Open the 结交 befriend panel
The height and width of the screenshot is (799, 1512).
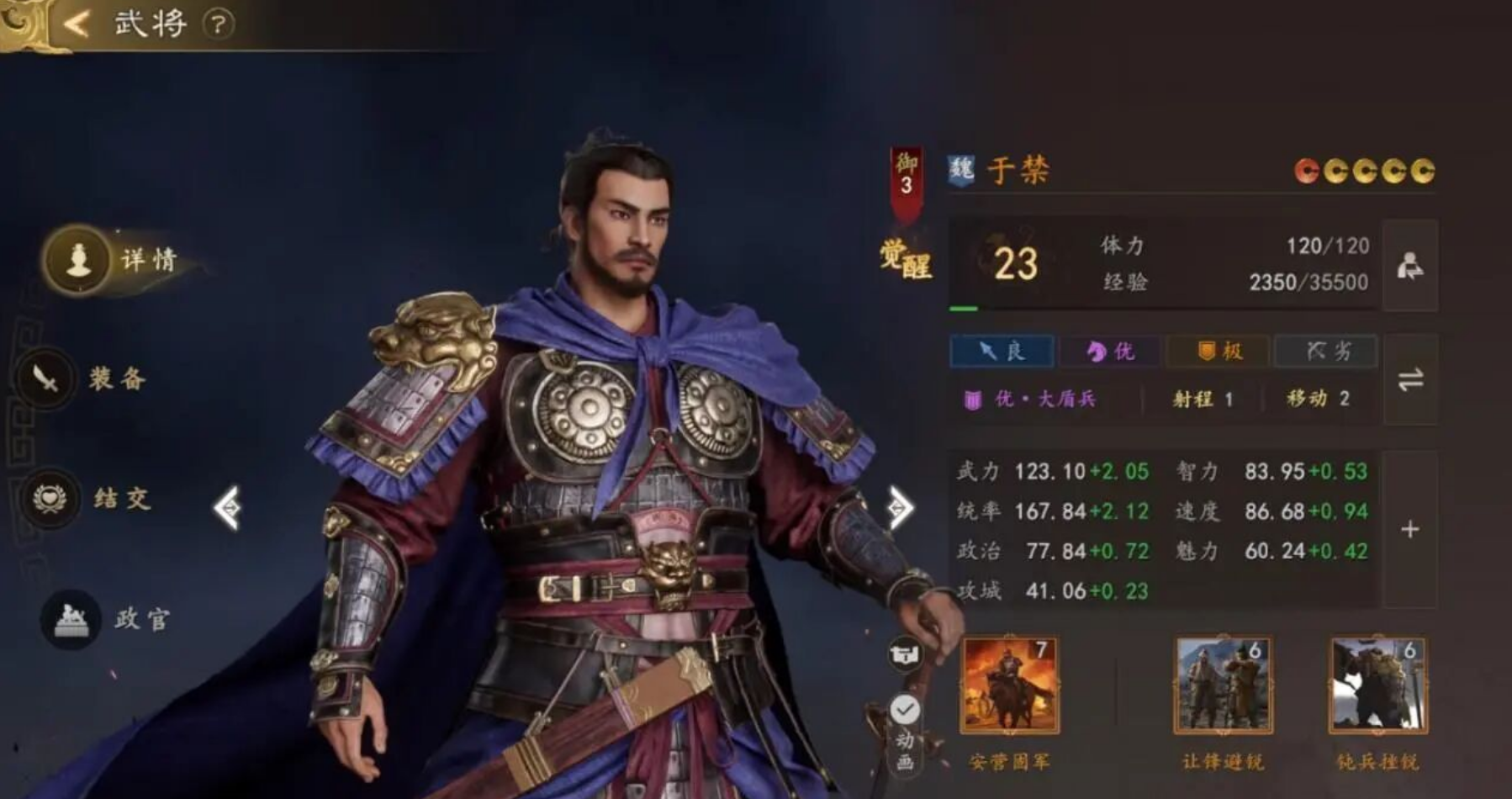point(109,498)
